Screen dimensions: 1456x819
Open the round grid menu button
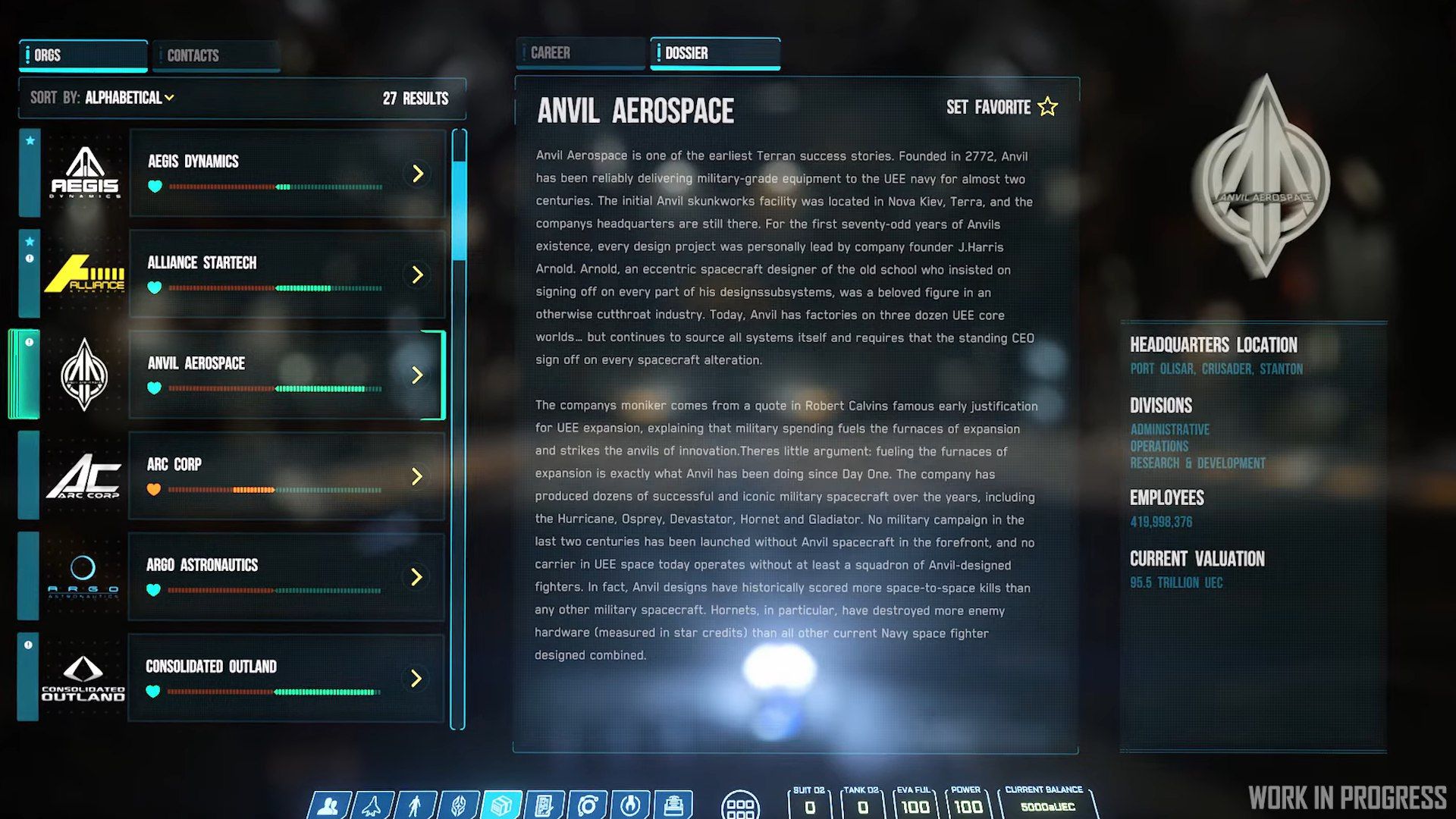(740, 806)
